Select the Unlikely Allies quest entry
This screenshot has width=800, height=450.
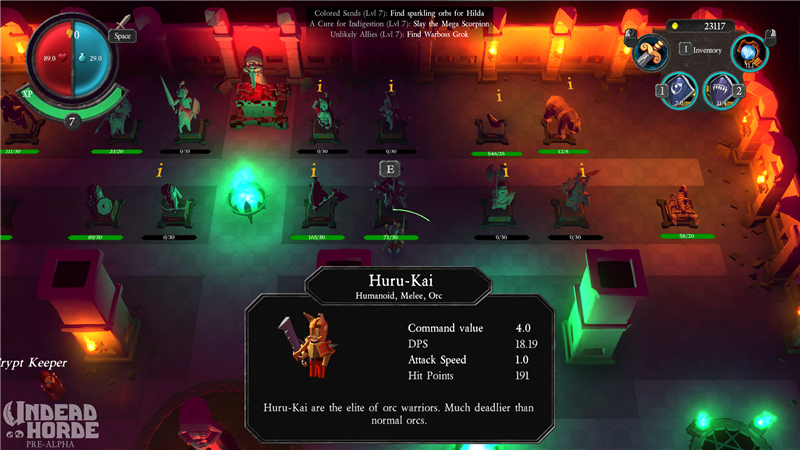click(400, 34)
